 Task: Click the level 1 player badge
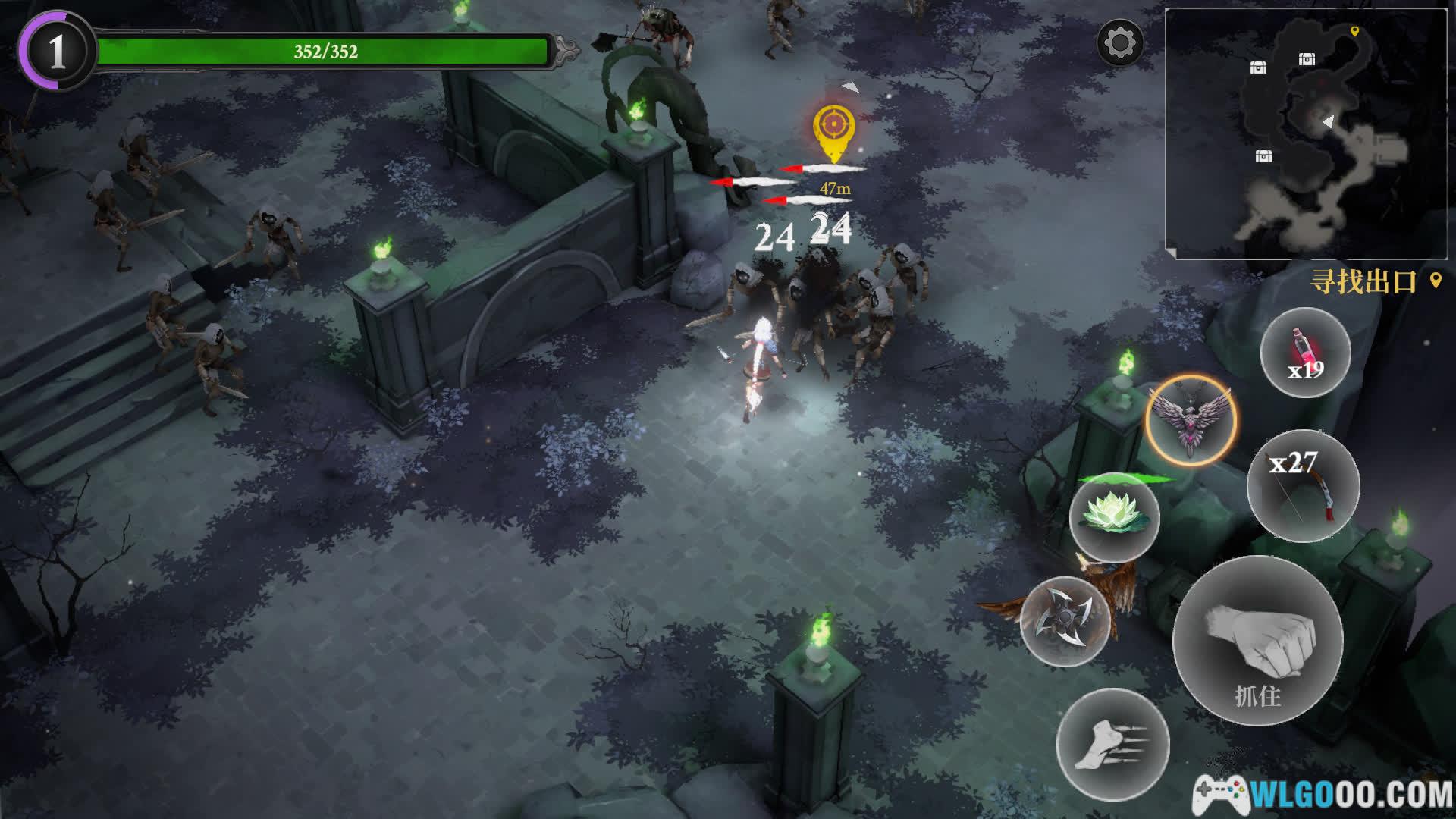pos(57,52)
